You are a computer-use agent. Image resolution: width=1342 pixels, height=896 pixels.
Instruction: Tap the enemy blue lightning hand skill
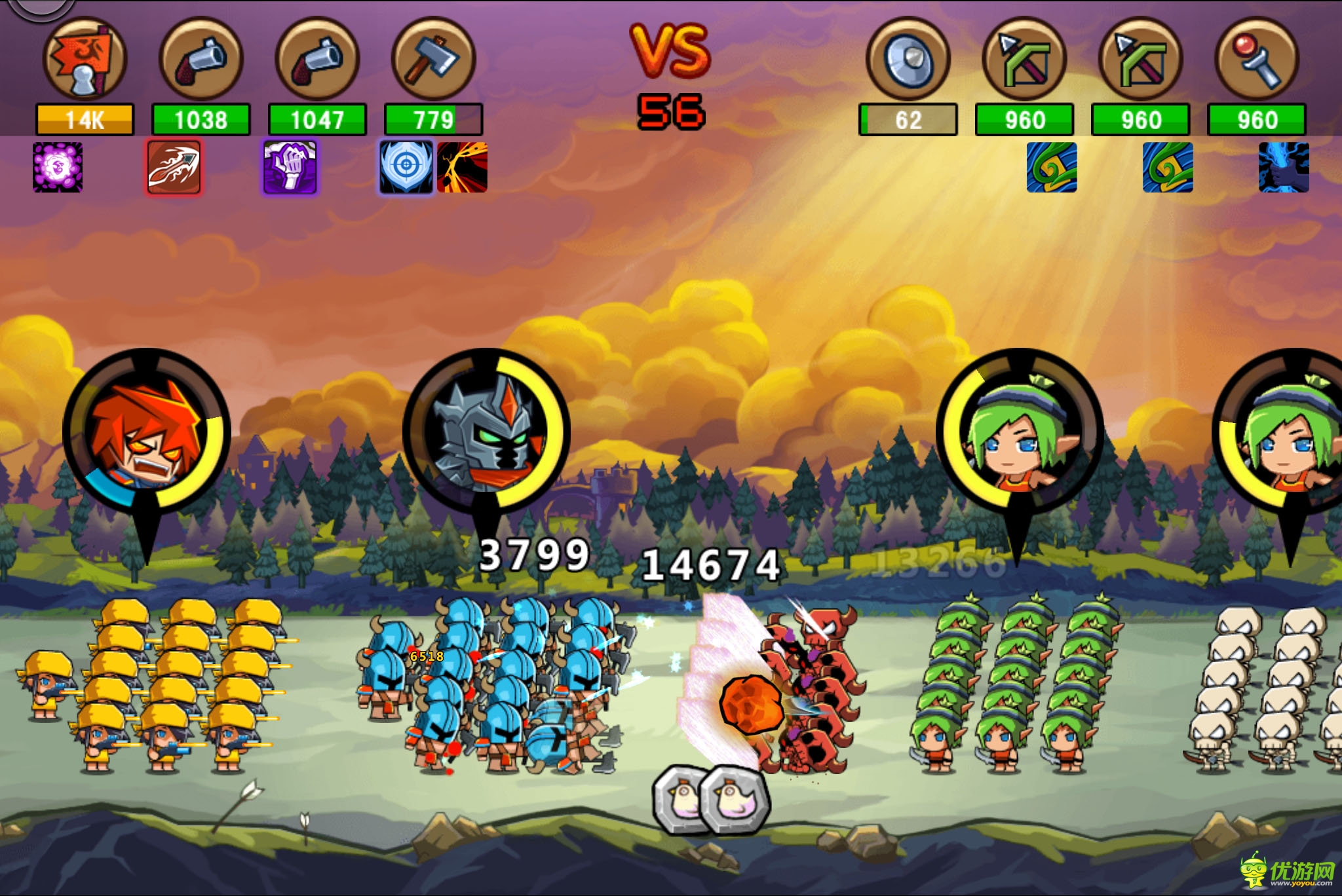coord(1284,168)
